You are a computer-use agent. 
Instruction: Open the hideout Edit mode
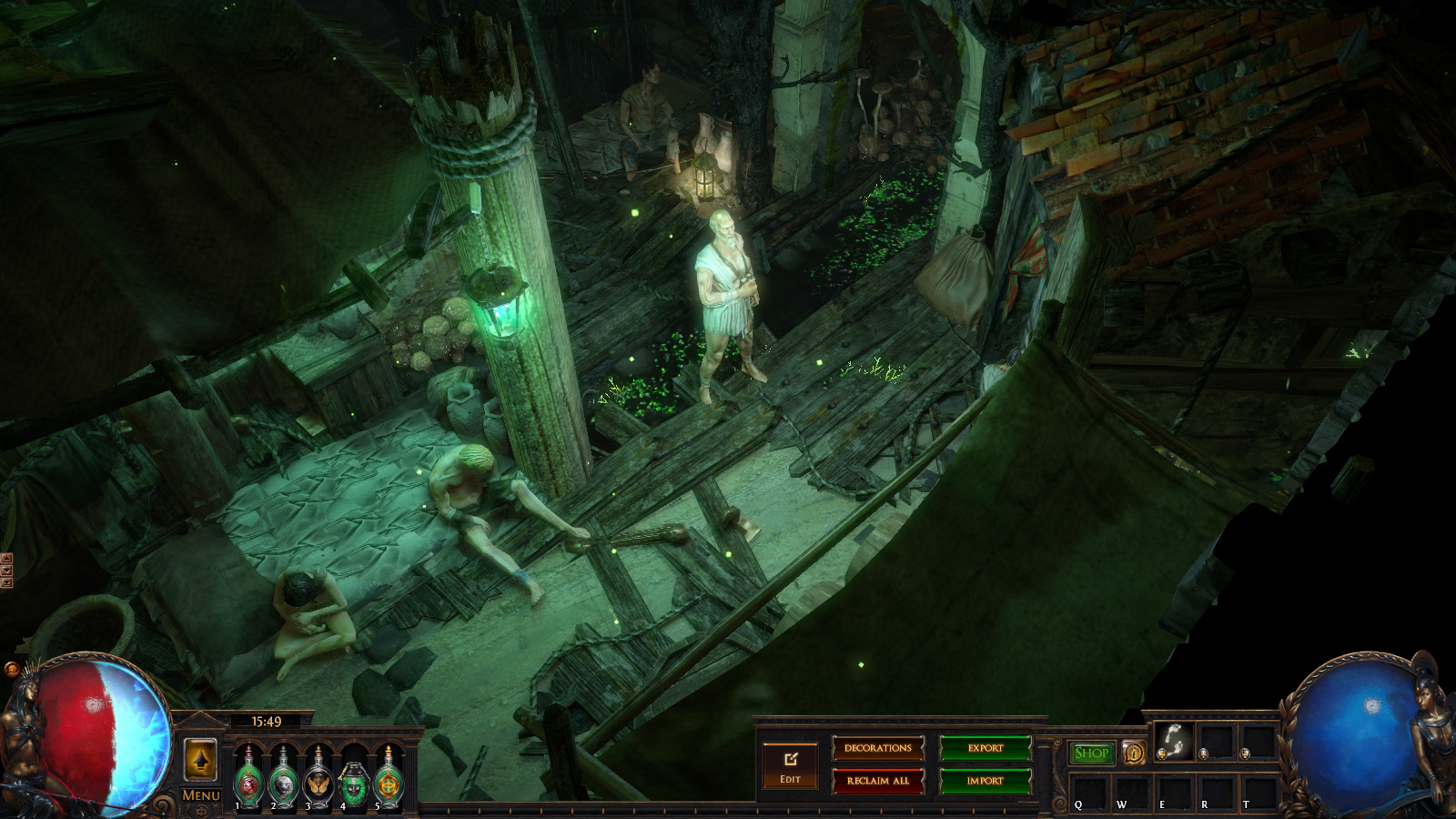[790, 766]
